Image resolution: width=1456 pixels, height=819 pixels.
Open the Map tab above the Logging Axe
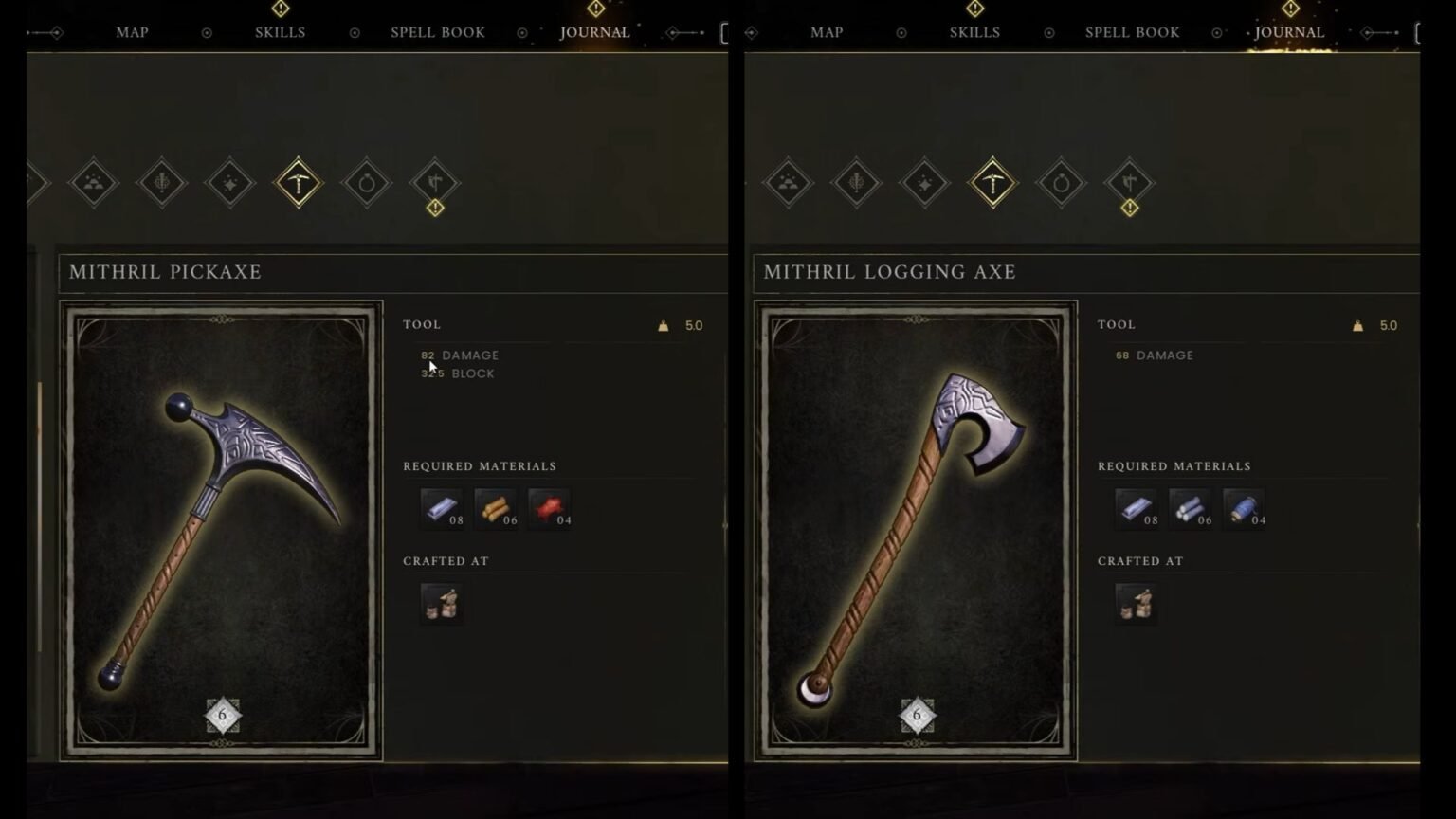[x=827, y=32]
